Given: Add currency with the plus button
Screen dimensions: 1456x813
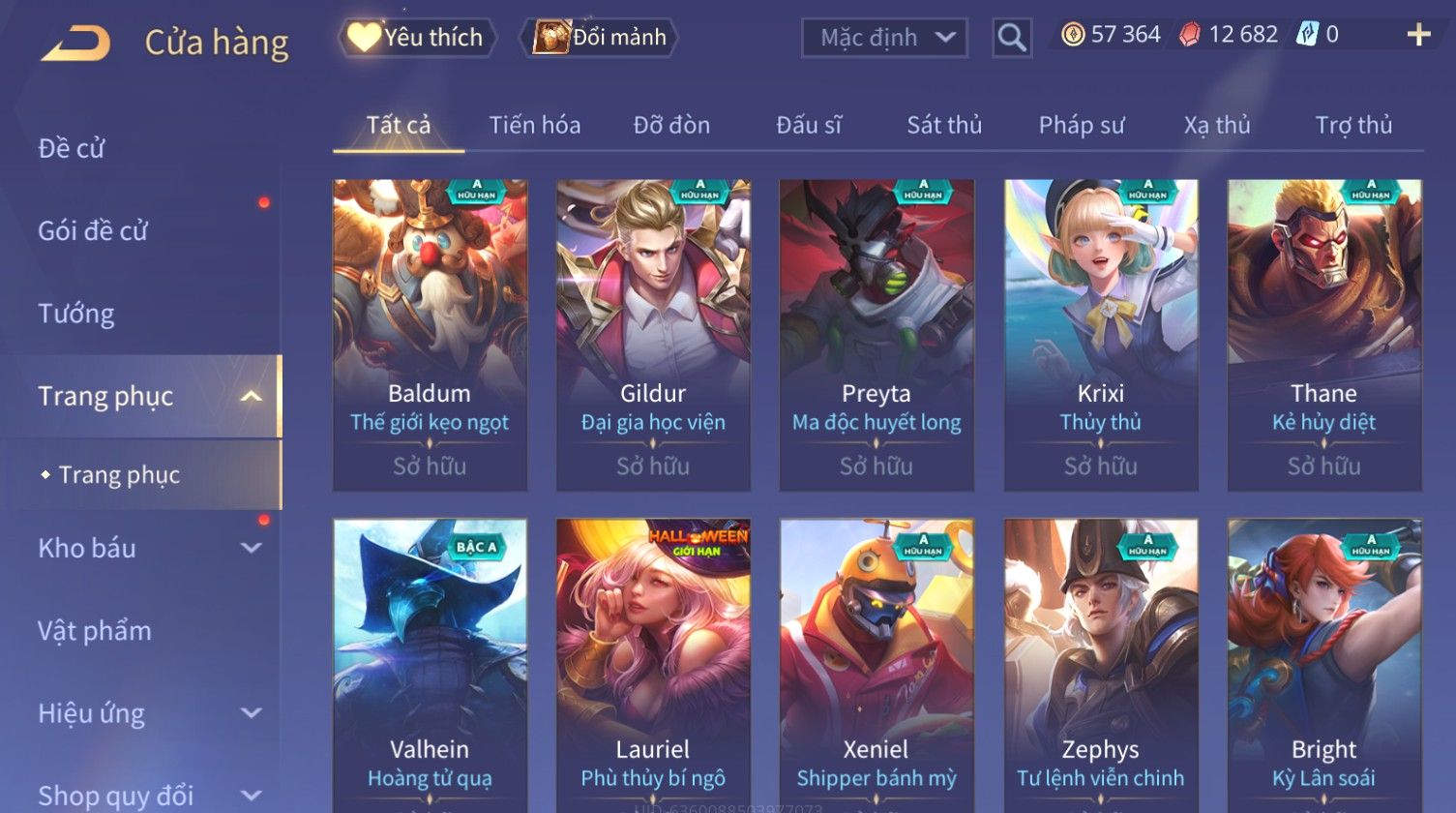Looking at the screenshot, I should click(1418, 36).
